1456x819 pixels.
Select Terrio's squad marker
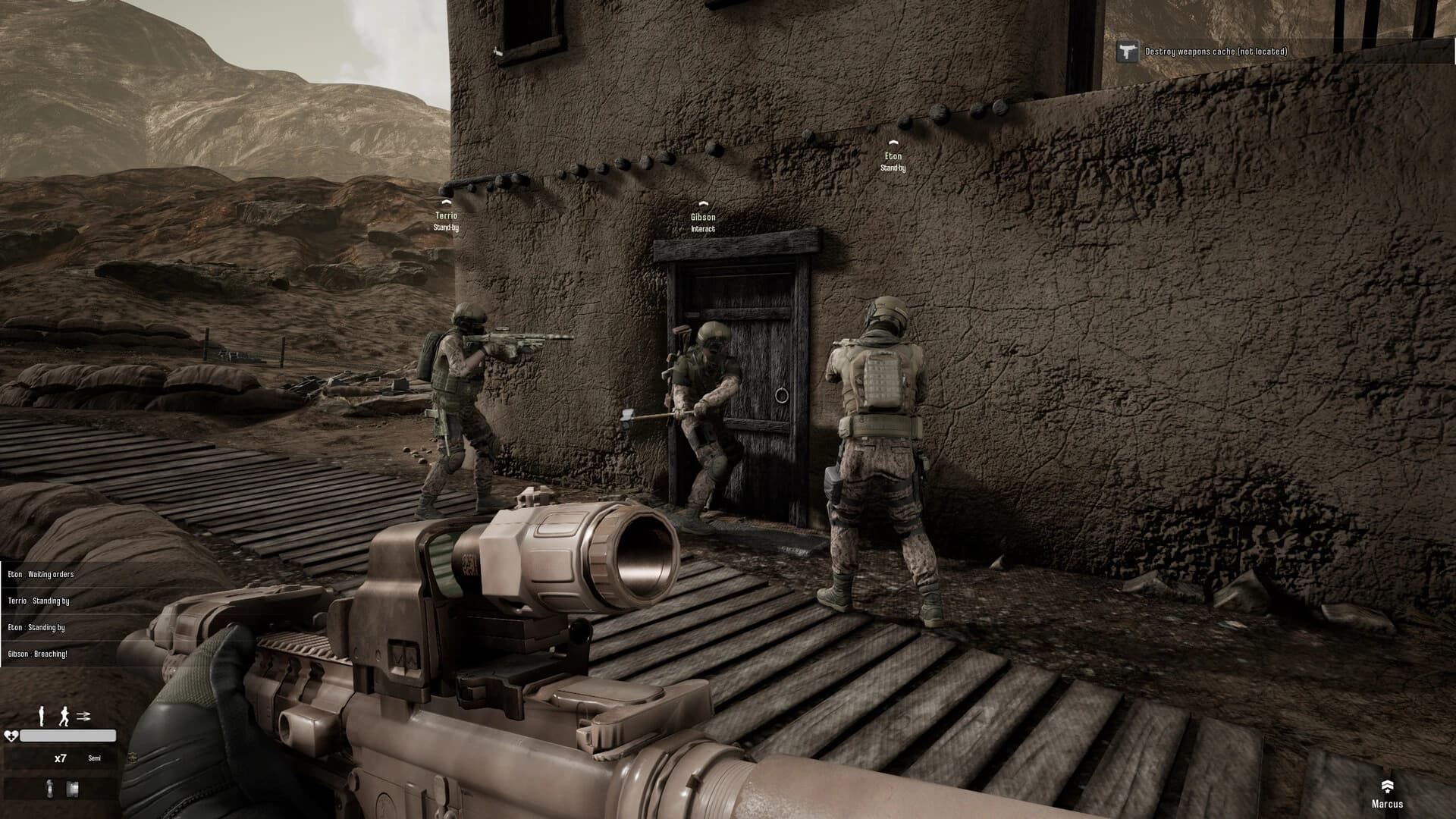[x=446, y=215]
